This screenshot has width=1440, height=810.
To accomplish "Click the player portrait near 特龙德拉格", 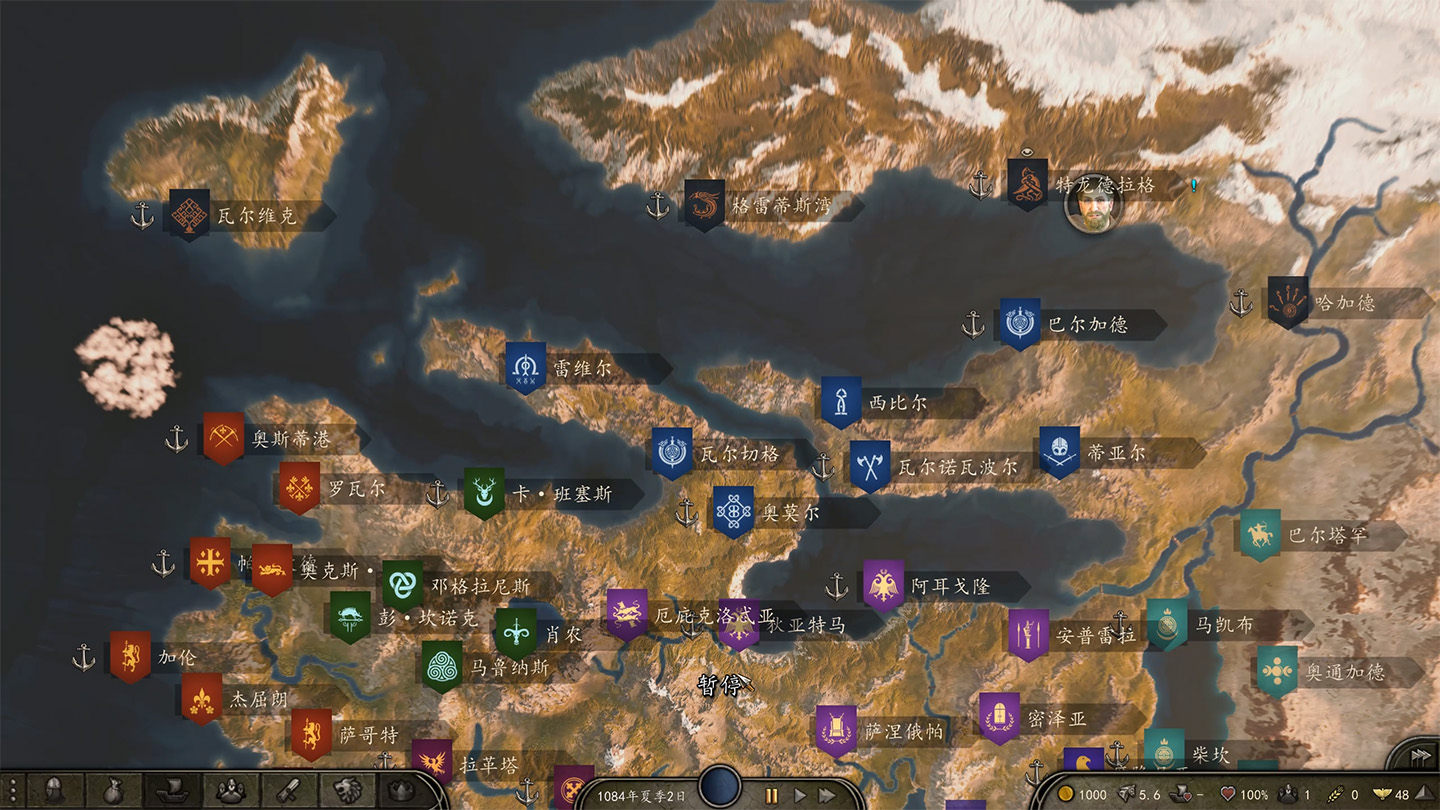I will [x=1092, y=205].
